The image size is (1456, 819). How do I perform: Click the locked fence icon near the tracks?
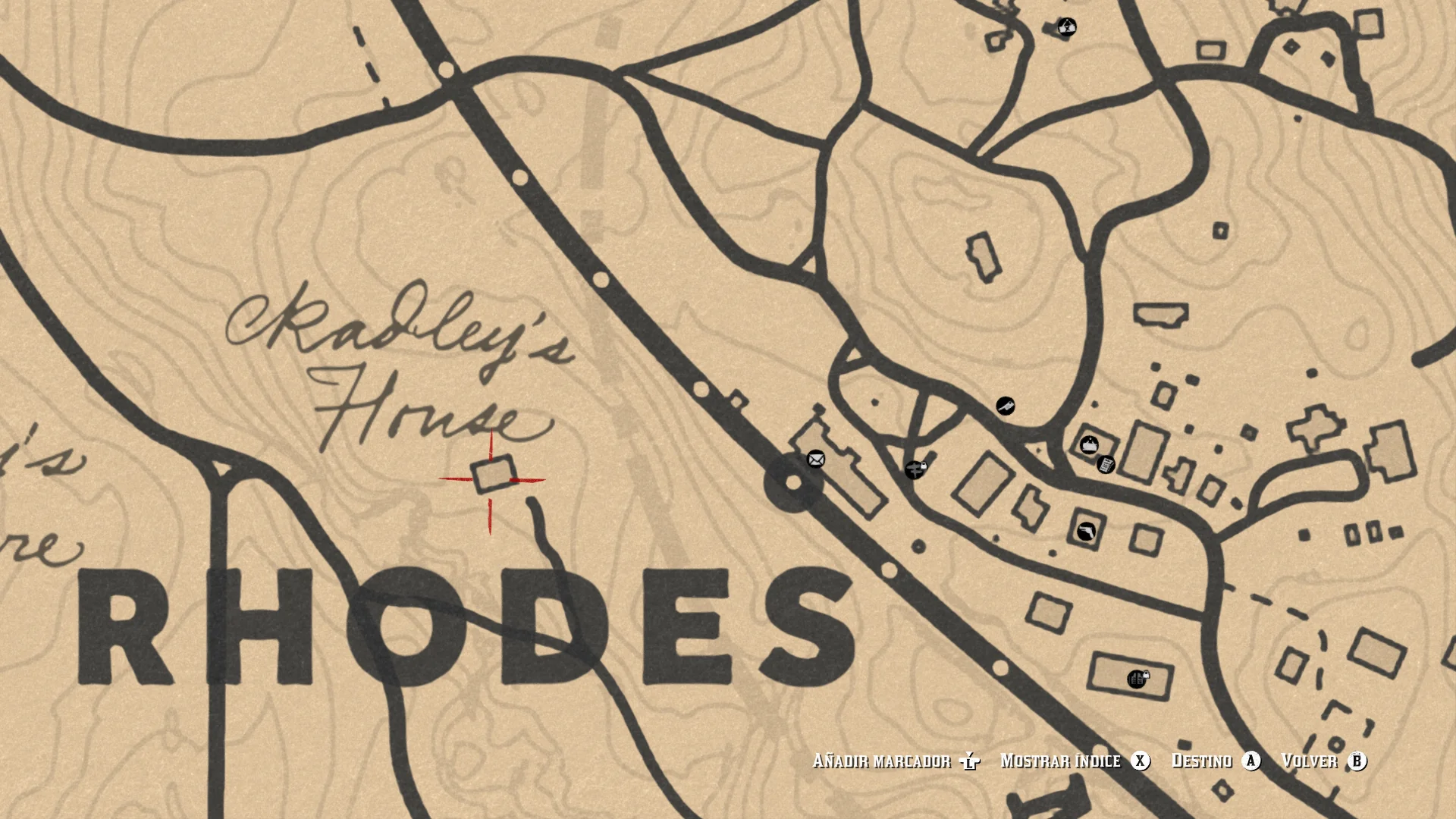[x=915, y=471]
